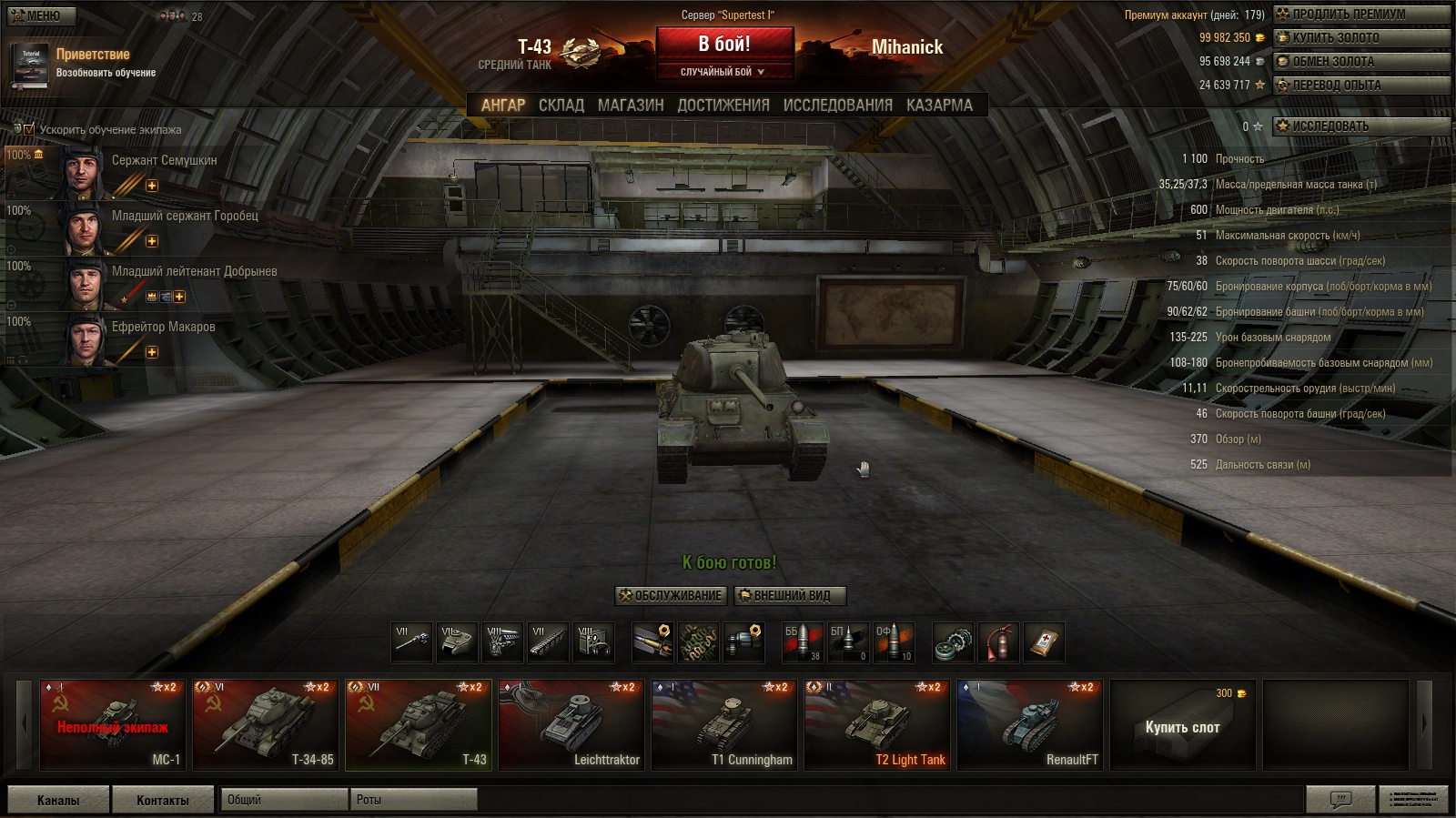Open Обмен золота
The image size is (1456, 818).
[1360, 62]
